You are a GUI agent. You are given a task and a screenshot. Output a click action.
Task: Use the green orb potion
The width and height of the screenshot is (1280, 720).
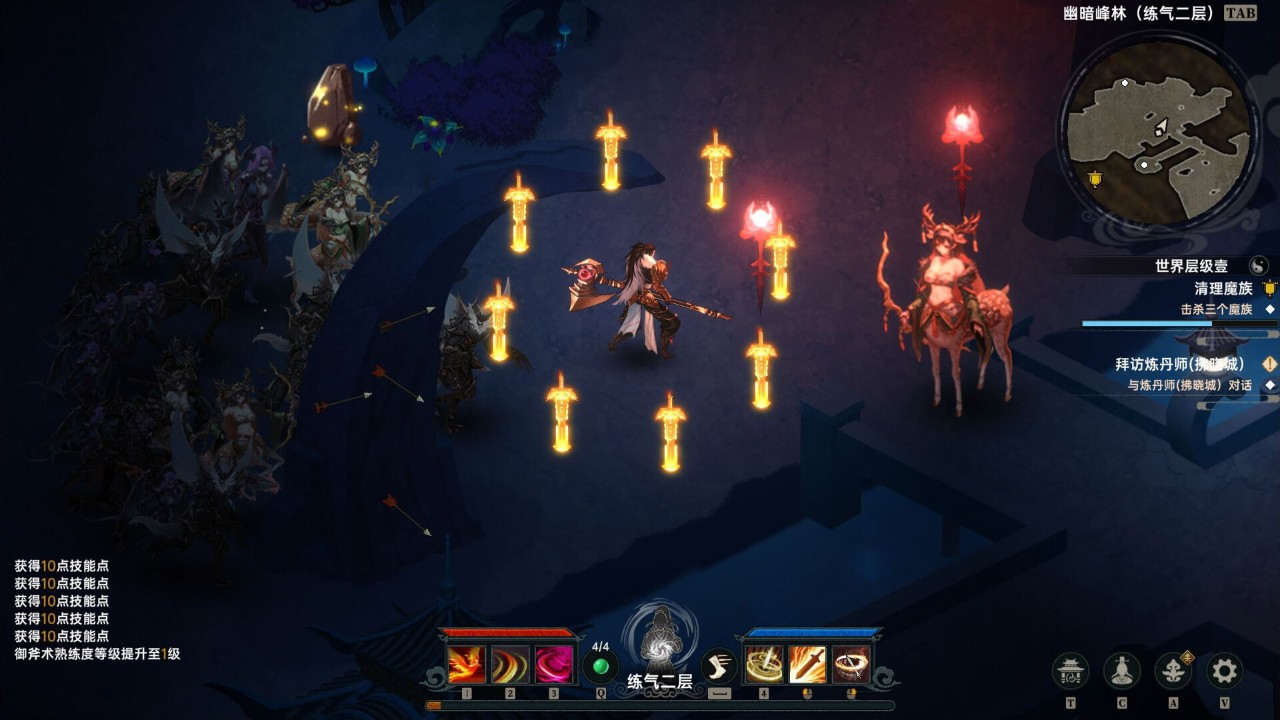pos(601,667)
